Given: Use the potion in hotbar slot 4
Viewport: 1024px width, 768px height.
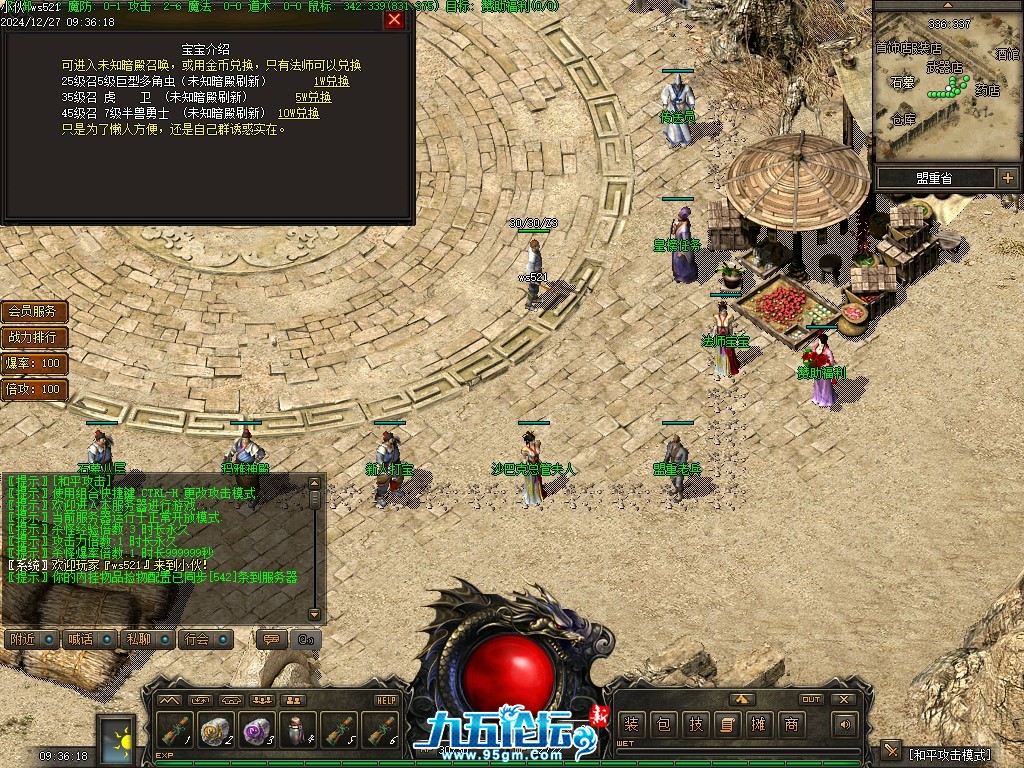Looking at the screenshot, I should (297, 731).
